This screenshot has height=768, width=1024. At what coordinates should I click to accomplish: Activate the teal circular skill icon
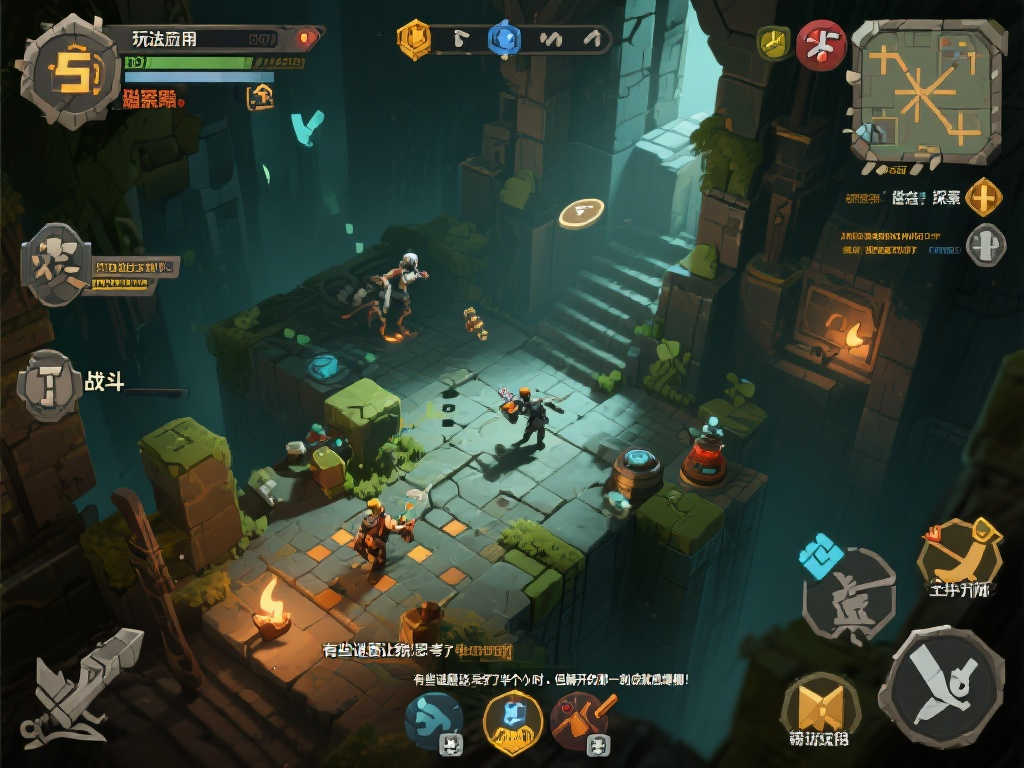[434, 718]
